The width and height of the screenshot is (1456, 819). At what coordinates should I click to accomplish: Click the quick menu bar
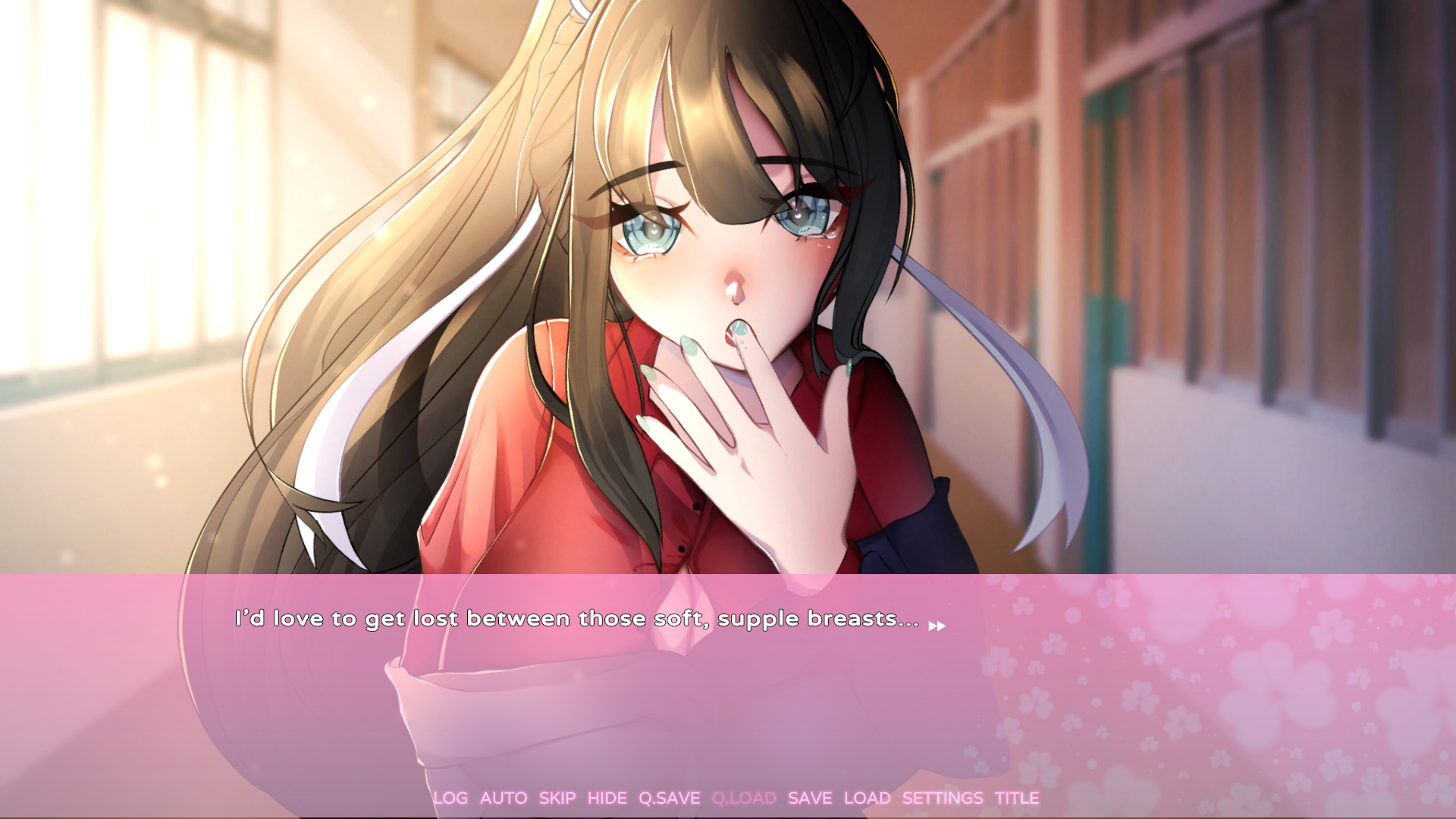pyautogui.click(x=736, y=798)
